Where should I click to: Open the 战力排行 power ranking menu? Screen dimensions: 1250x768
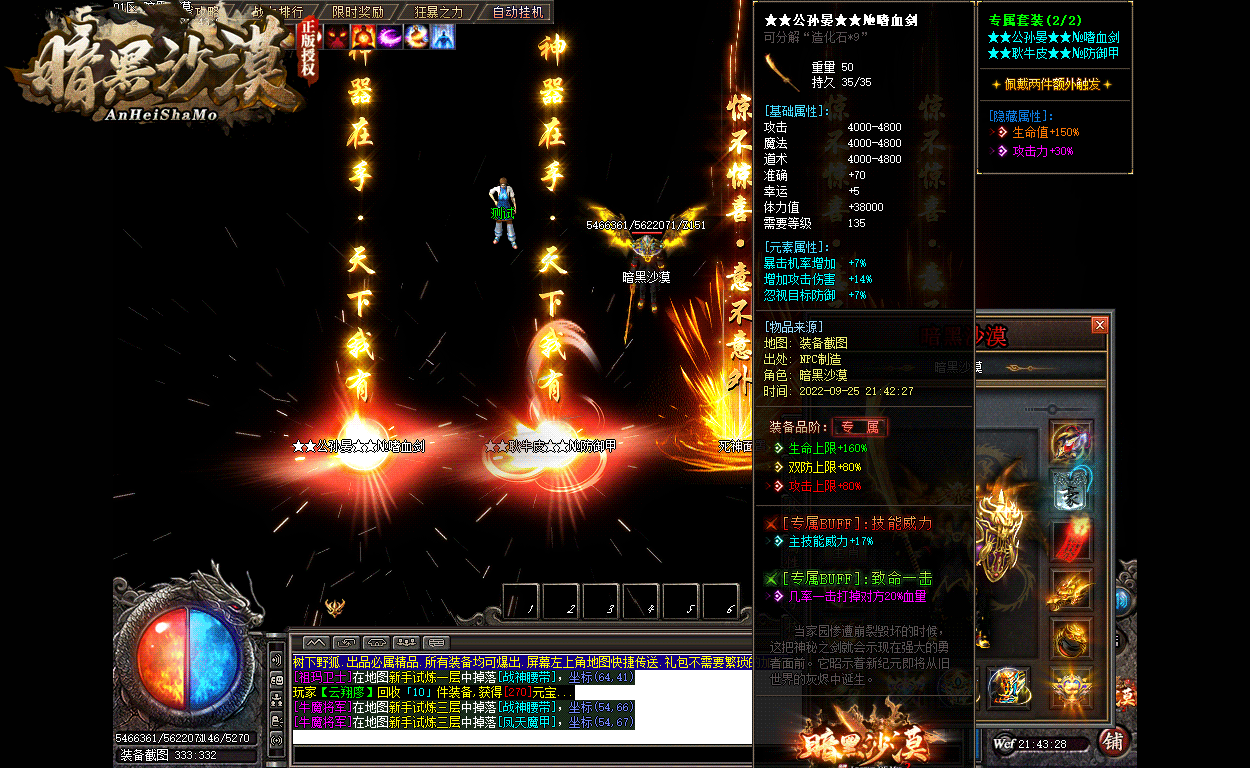point(277,12)
